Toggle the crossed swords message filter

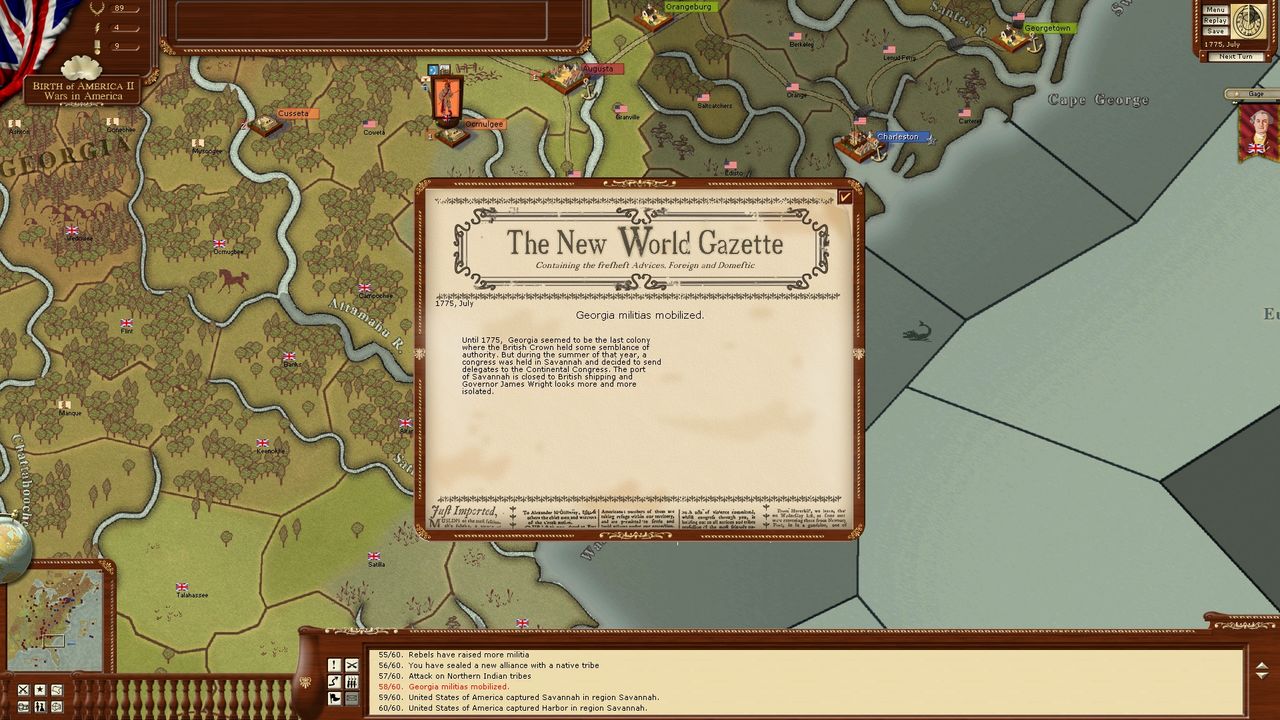pos(352,665)
